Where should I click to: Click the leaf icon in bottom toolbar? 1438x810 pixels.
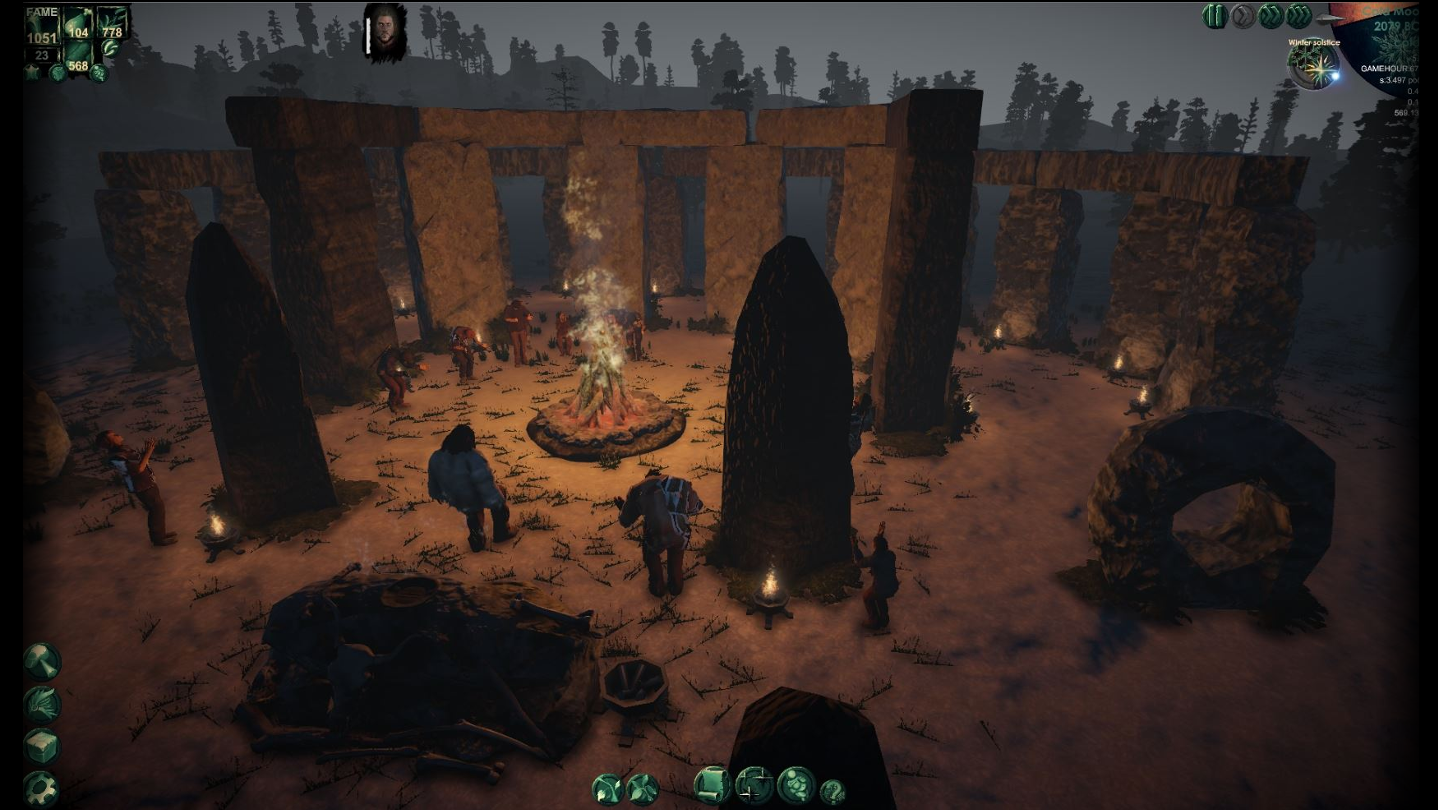(x=642, y=789)
